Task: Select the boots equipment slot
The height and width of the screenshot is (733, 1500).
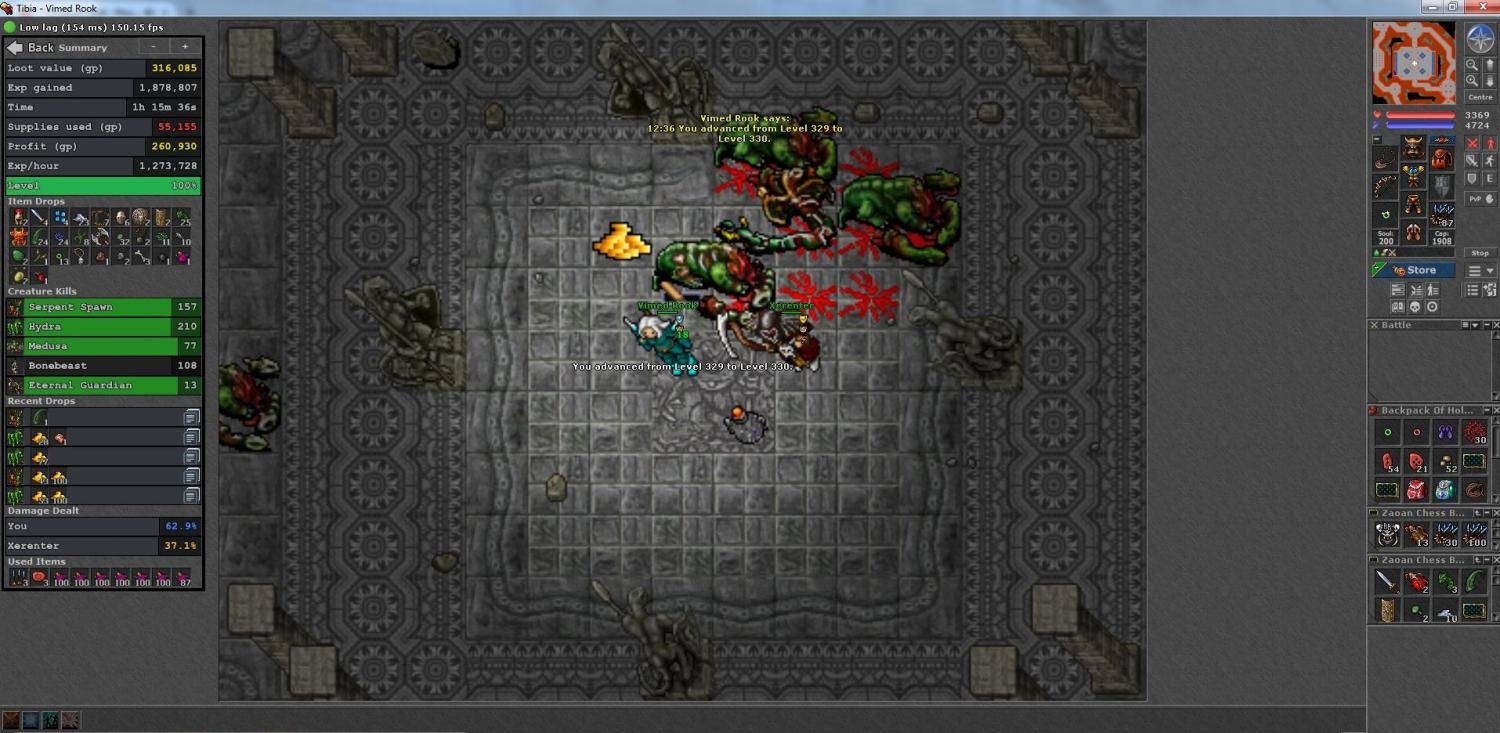Action: (1413, 233)
